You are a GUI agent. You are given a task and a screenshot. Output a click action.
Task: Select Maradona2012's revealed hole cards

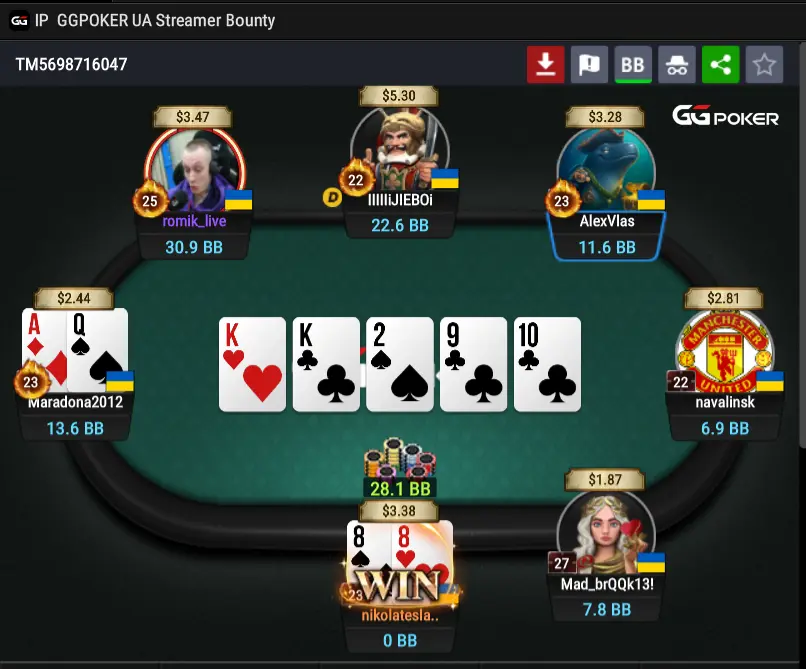point(76,350)
